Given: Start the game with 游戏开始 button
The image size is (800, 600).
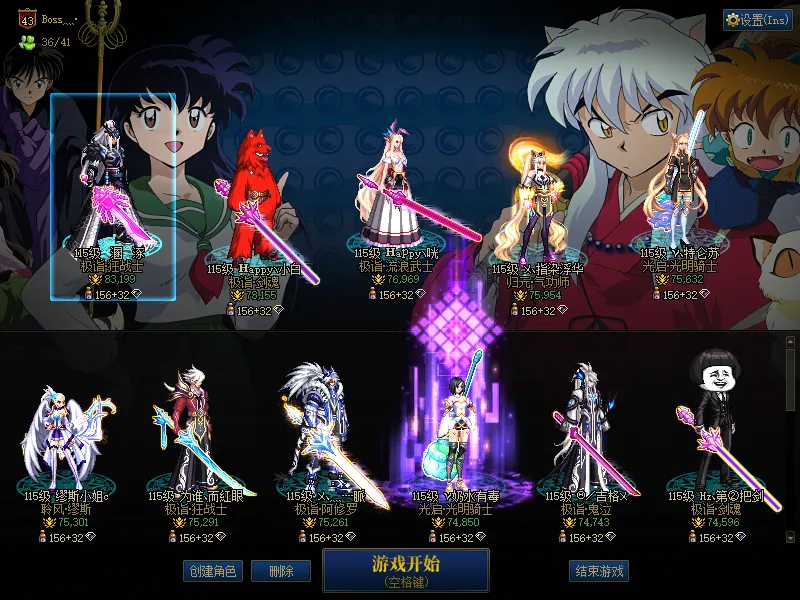Looking at the screenshot, I should [405, 570].
